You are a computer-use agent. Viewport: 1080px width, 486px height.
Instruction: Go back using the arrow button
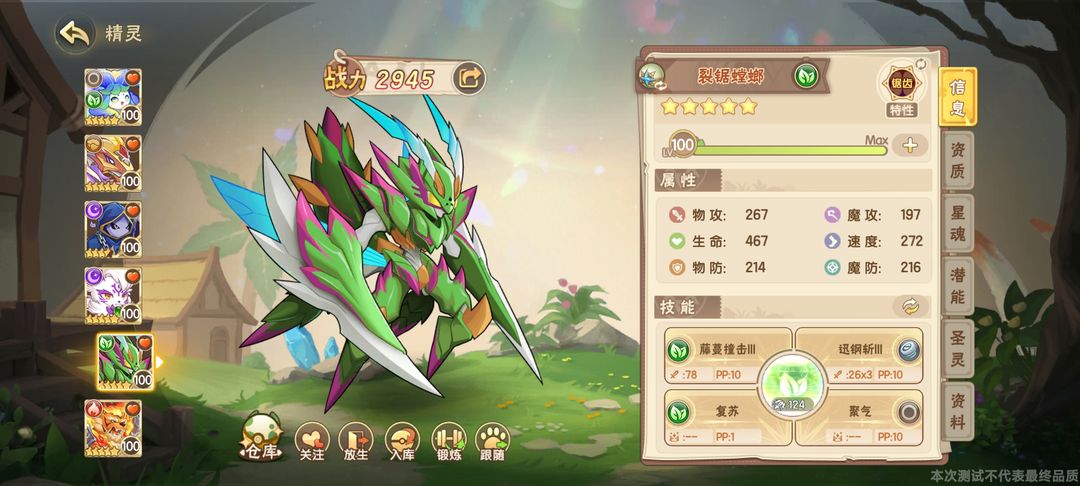pyautogui.click(x=75, y=33)
